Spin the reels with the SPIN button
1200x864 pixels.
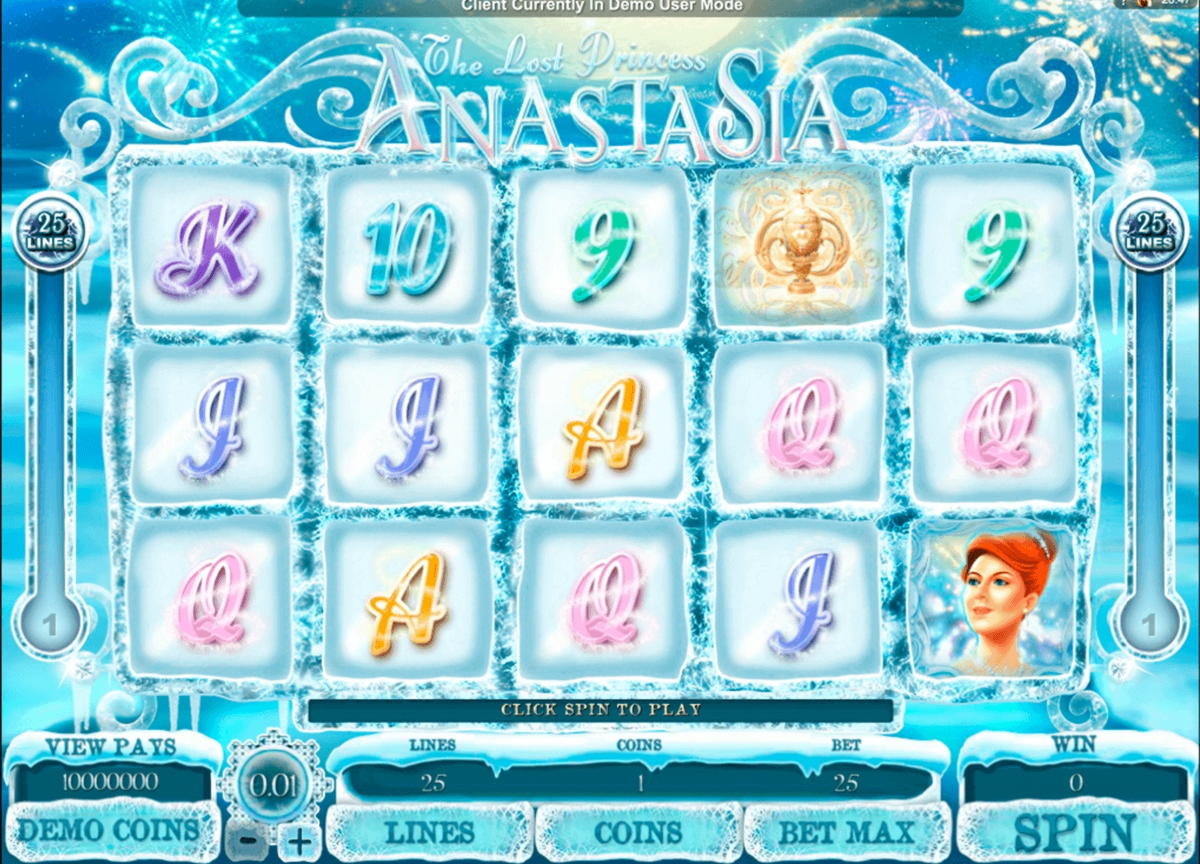1075,832
